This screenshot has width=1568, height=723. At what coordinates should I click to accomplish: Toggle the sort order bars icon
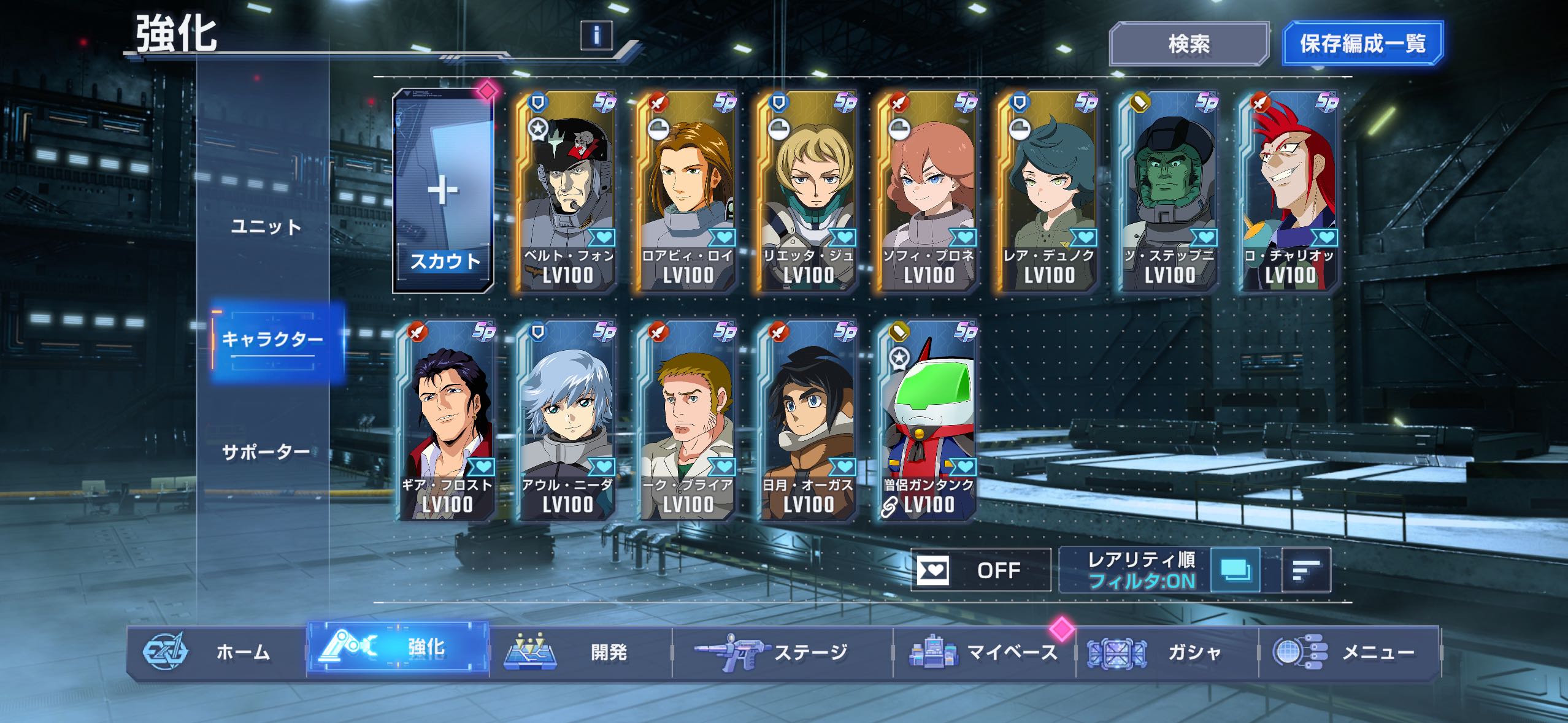[x=1306, y=570]
